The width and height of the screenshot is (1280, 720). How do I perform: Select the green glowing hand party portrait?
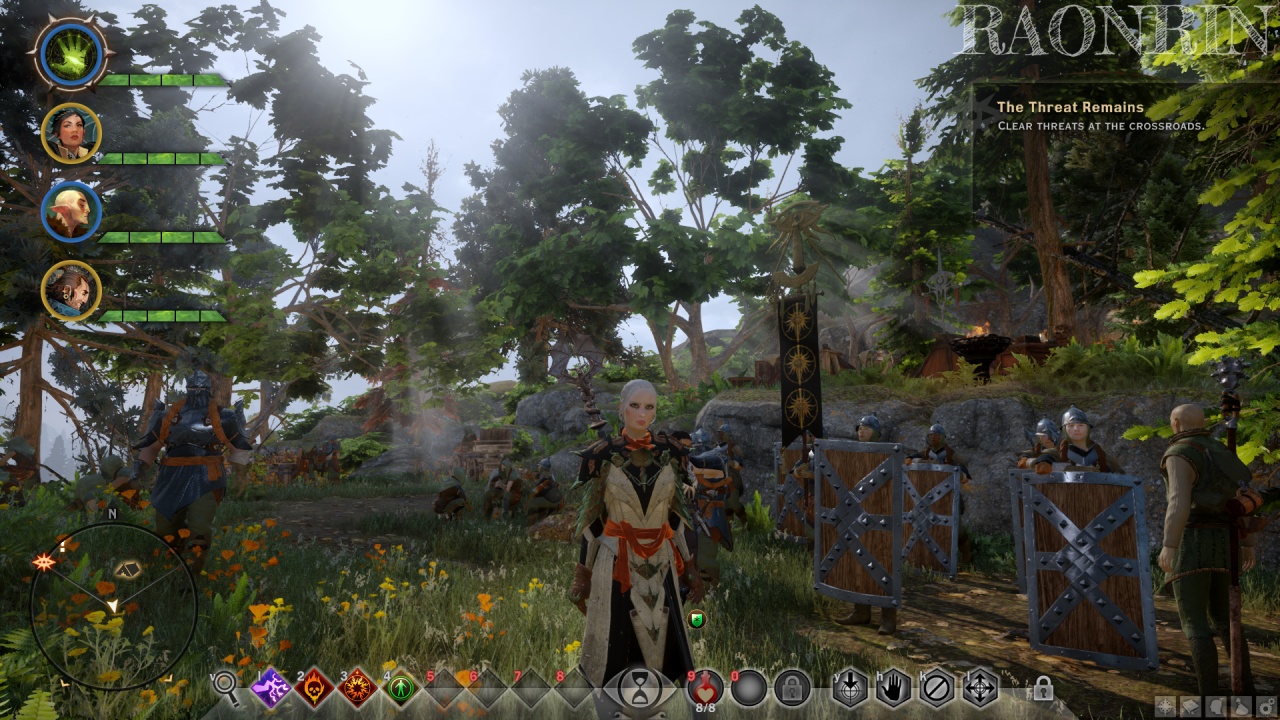[x=71, y=53]
